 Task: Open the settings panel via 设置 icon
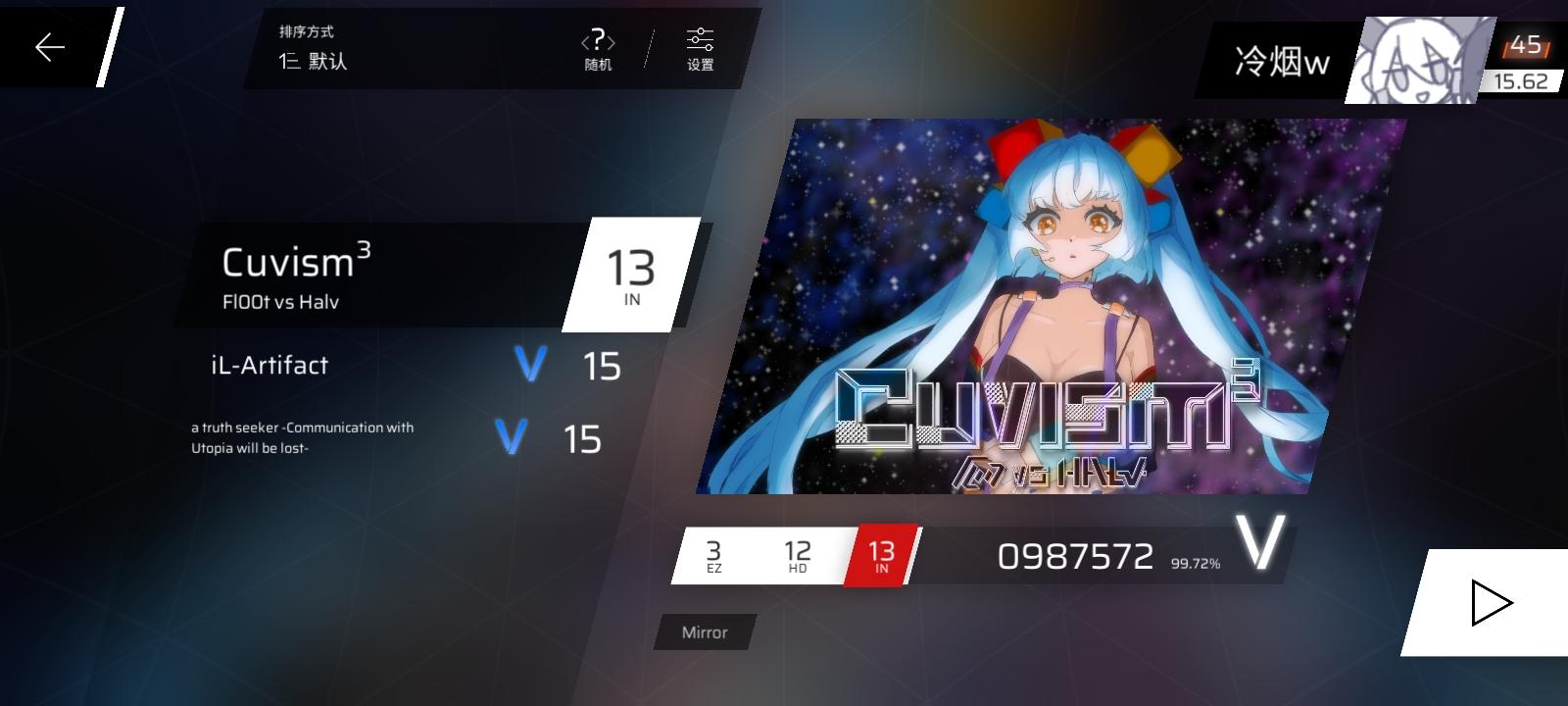[x=700, y=47]
